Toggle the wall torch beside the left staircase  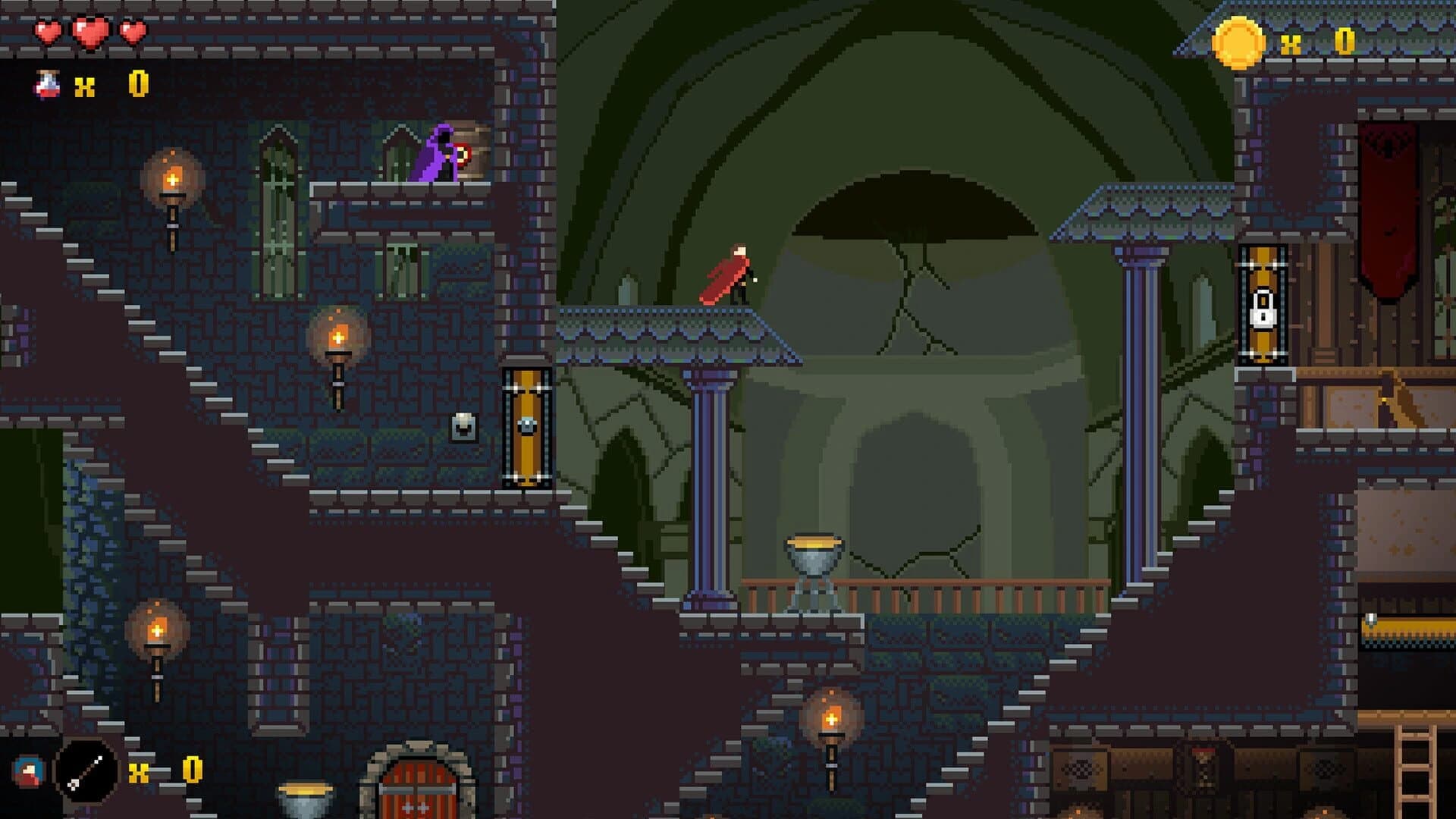(x=173, y=180)
